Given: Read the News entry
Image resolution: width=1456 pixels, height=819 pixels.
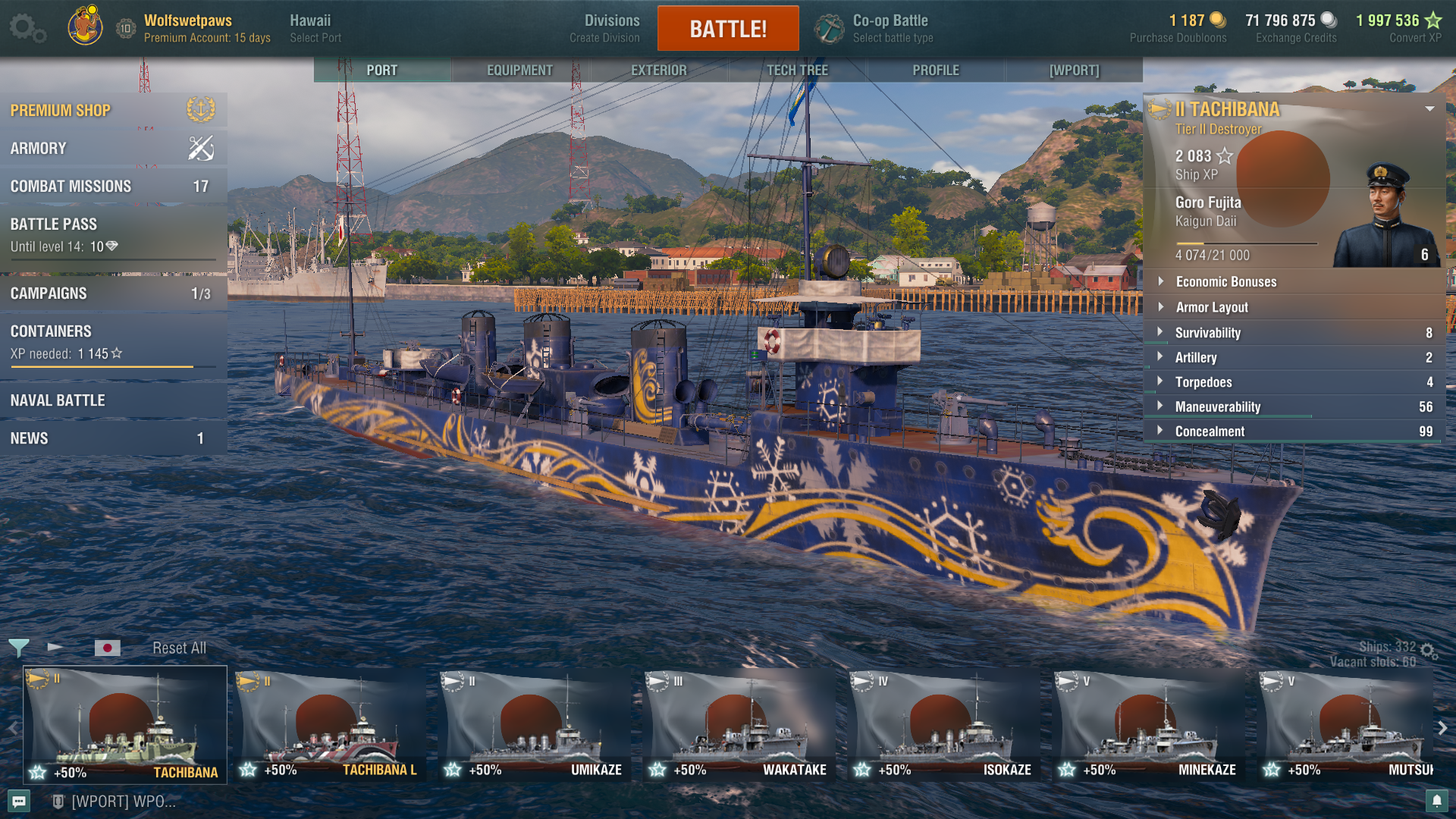Looking at the screenshot, I should tap(112, 438).
